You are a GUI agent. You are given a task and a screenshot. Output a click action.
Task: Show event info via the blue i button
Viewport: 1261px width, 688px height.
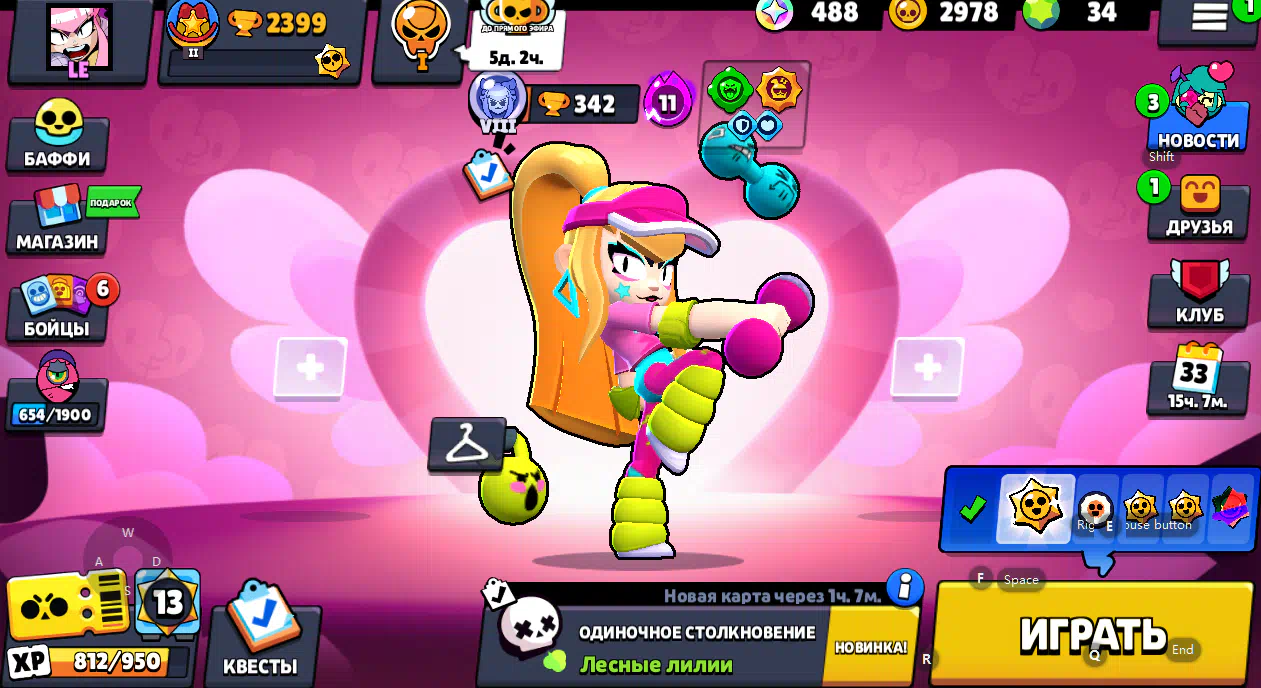(x=904, y=587)
